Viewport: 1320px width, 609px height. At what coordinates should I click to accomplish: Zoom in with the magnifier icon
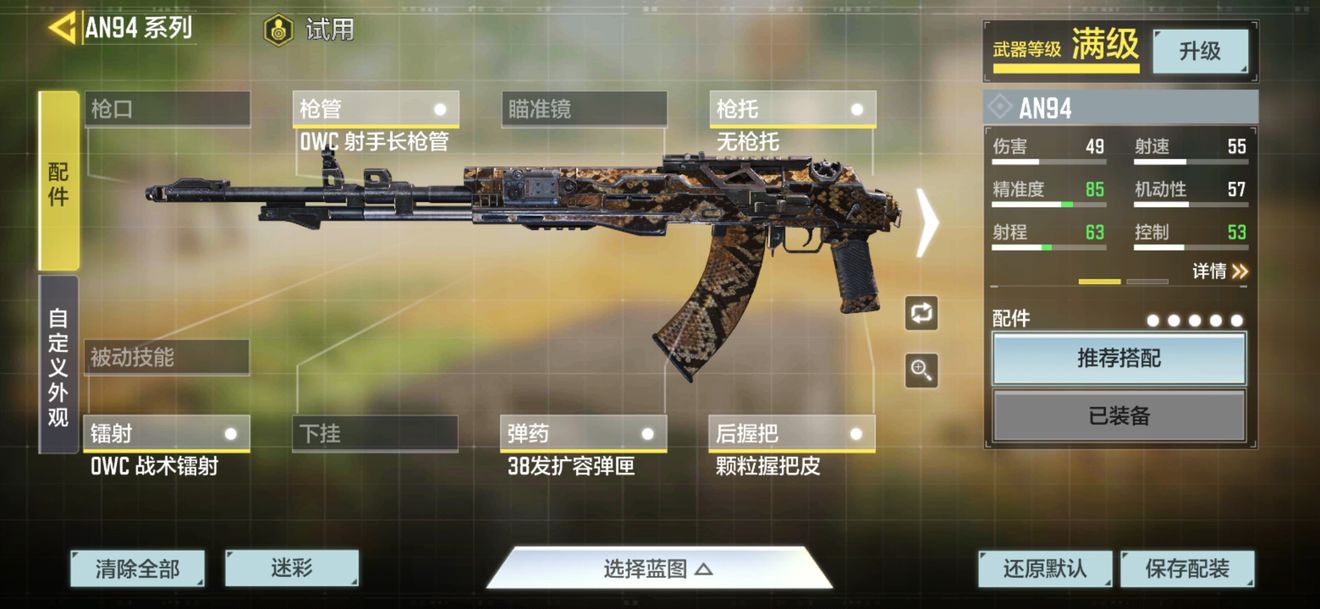pos(921,370)
